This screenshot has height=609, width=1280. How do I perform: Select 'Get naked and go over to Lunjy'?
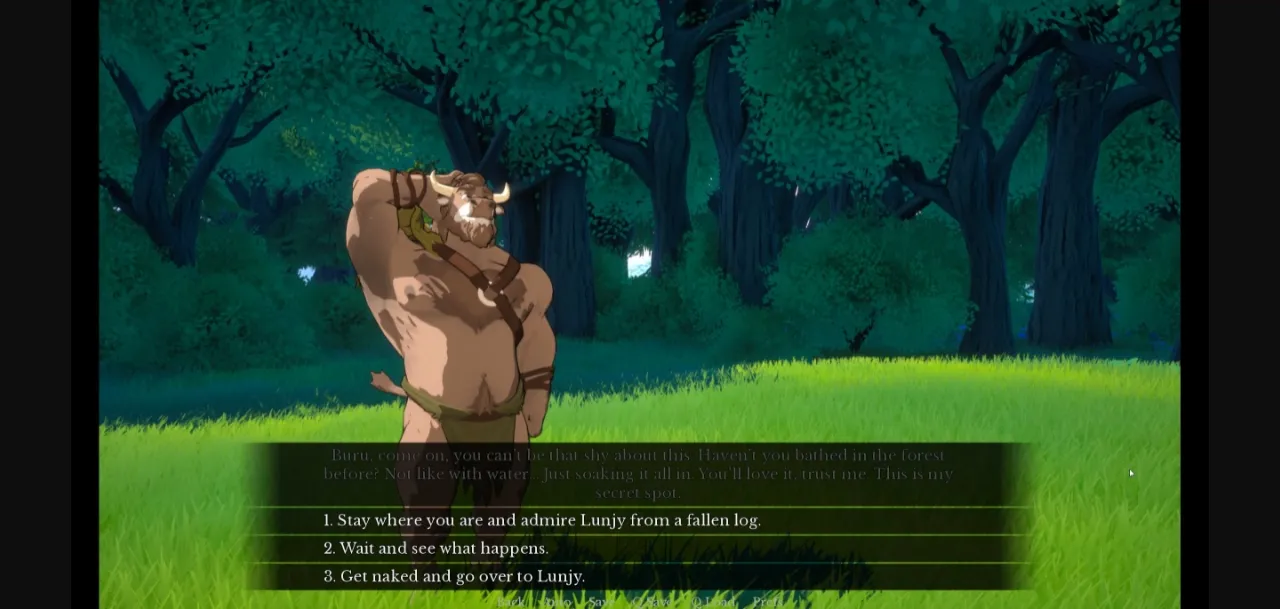[454, 576]
